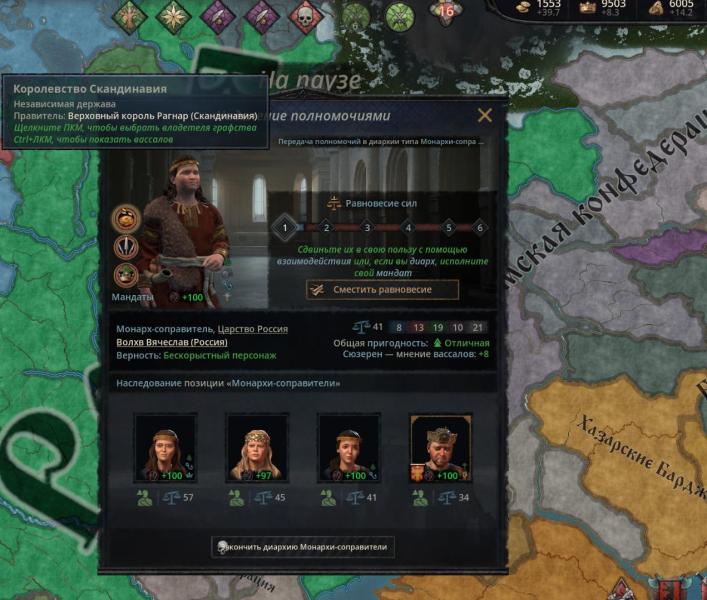Select the crowned bearded successor portrait
Viewport: 707px width, 600px height.
441,448
